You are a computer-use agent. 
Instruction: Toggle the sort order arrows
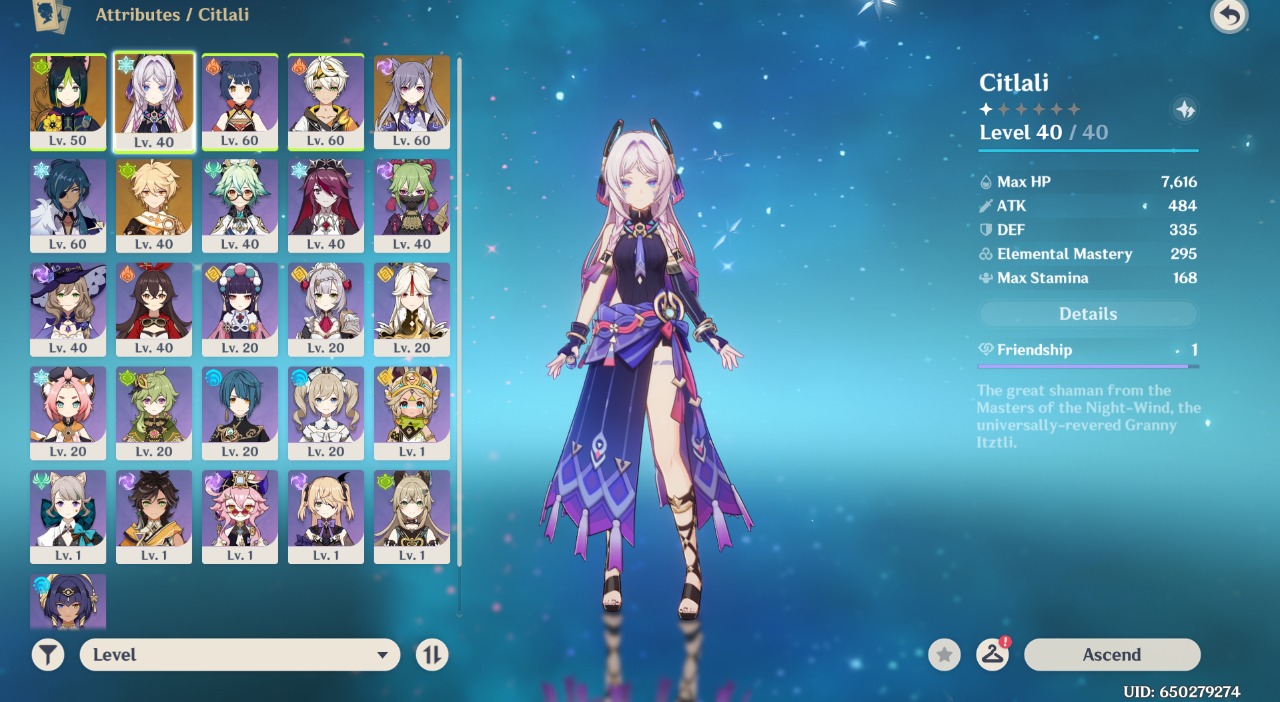[x=432, y=655]
